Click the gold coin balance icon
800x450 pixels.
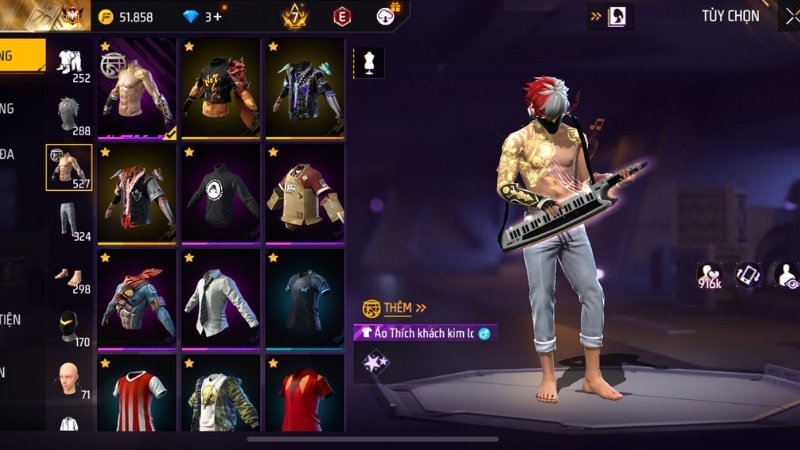[107, 16]
